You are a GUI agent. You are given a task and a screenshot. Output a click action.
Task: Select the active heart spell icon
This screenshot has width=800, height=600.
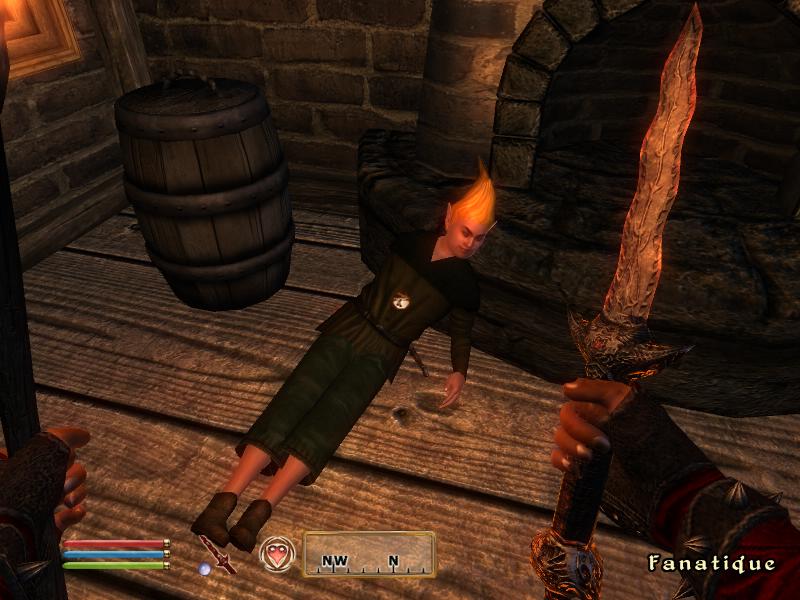click(x=275, y=553)
